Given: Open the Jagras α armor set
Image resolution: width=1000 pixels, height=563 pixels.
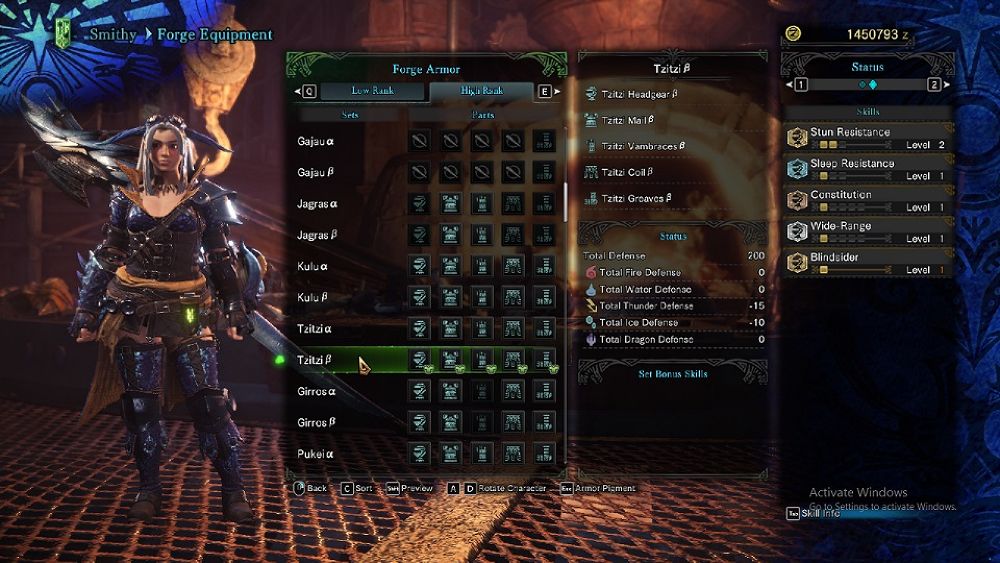Looking at the screenshot, I should coord(317,204).
